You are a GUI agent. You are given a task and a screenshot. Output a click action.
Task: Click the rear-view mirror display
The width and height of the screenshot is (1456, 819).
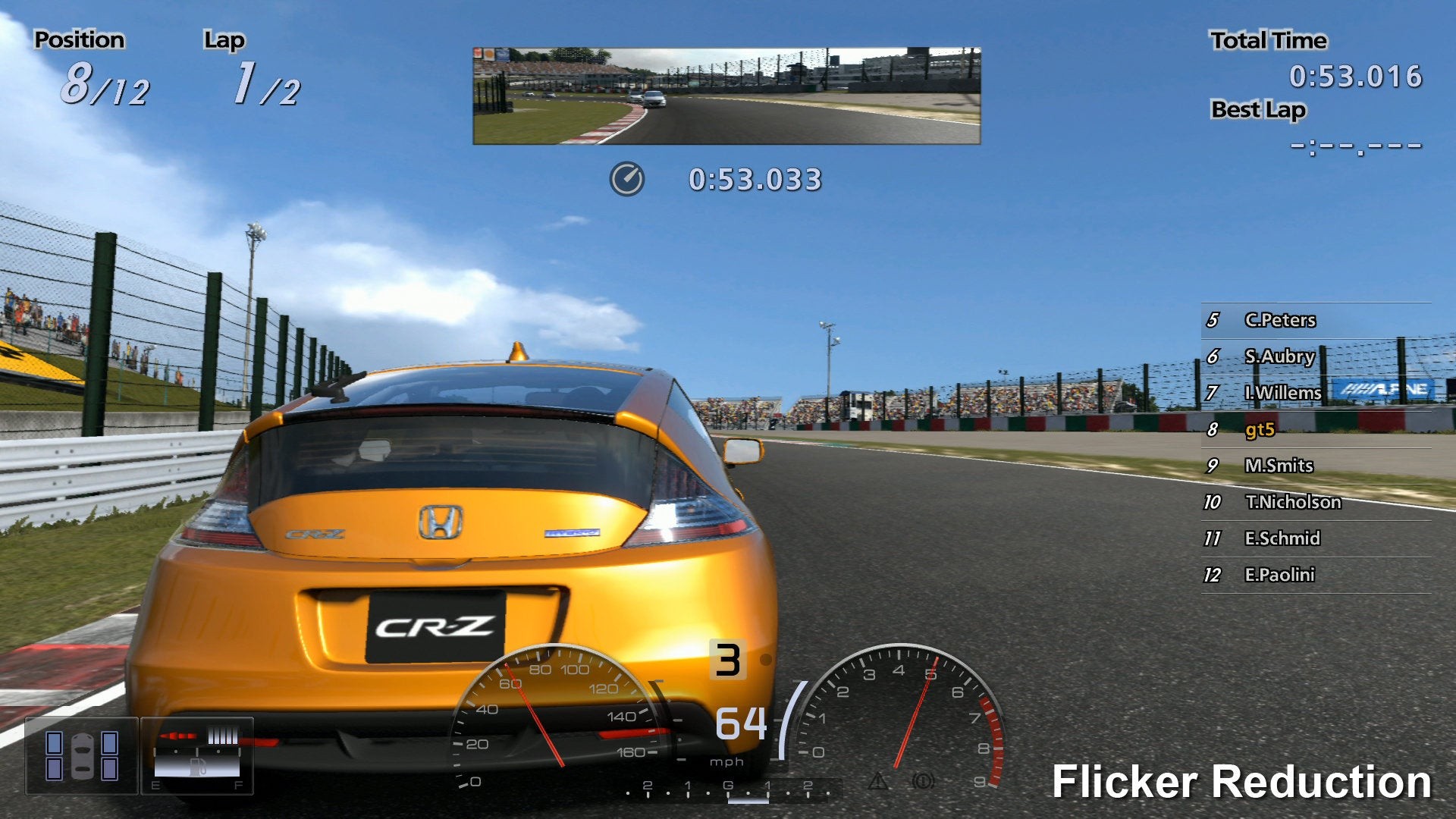[x=726, y=96]
